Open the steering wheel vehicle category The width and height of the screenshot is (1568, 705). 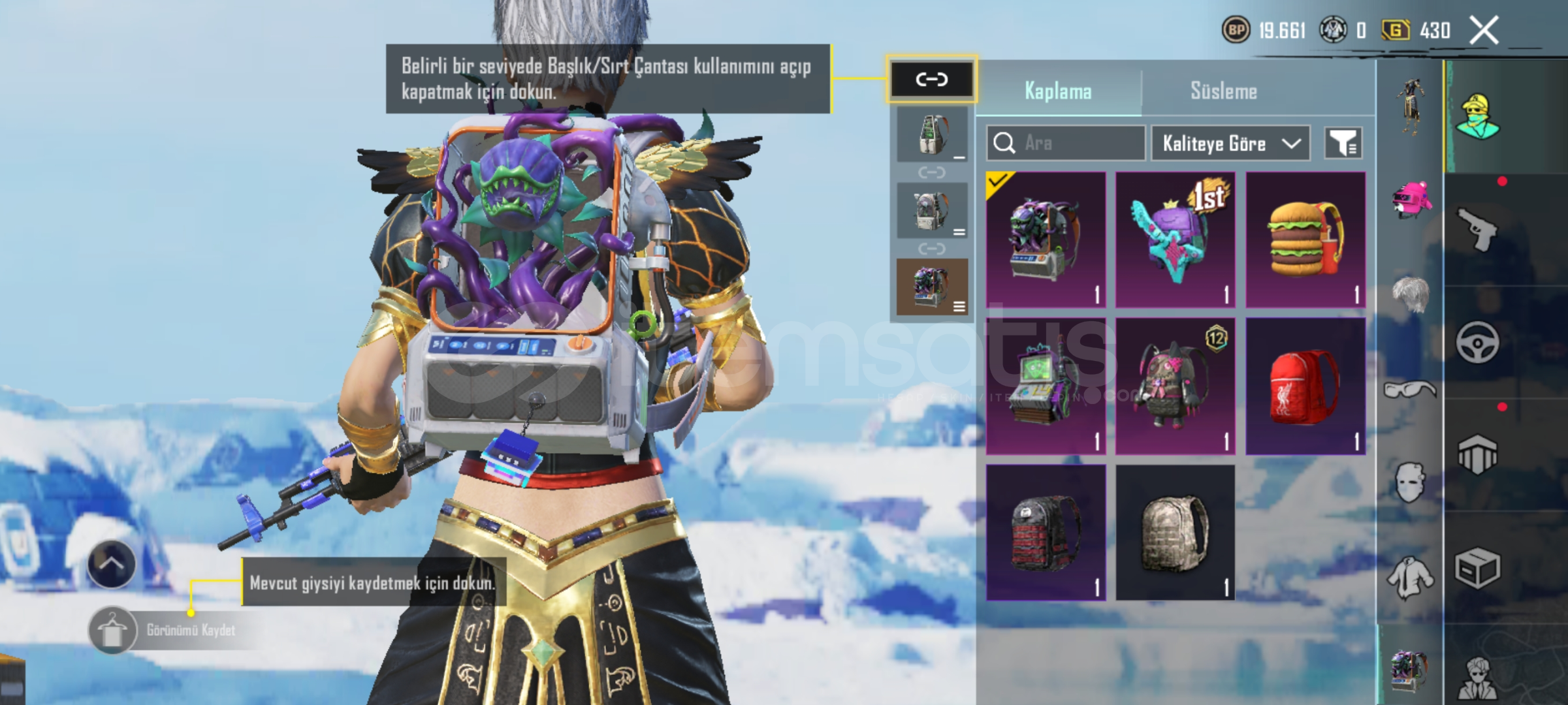coord(1477,342)
